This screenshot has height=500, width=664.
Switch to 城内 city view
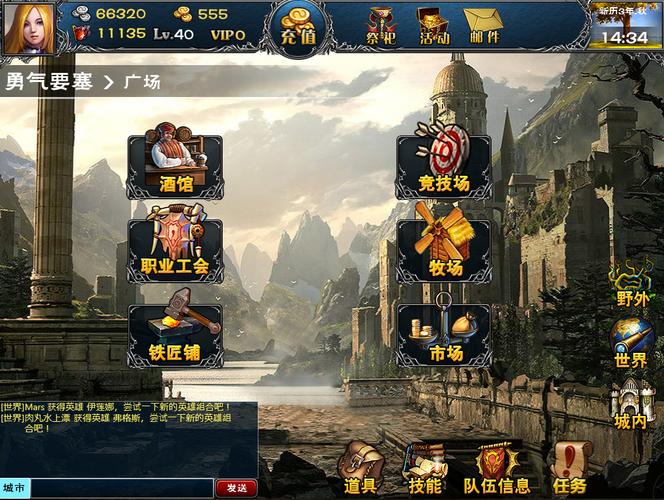(x=631, y=405)
